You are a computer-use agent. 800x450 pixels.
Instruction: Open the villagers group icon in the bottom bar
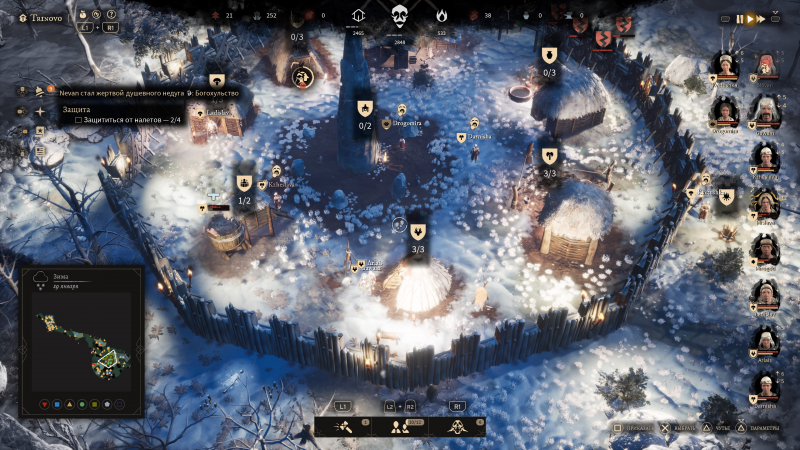(x=399, y=427)
